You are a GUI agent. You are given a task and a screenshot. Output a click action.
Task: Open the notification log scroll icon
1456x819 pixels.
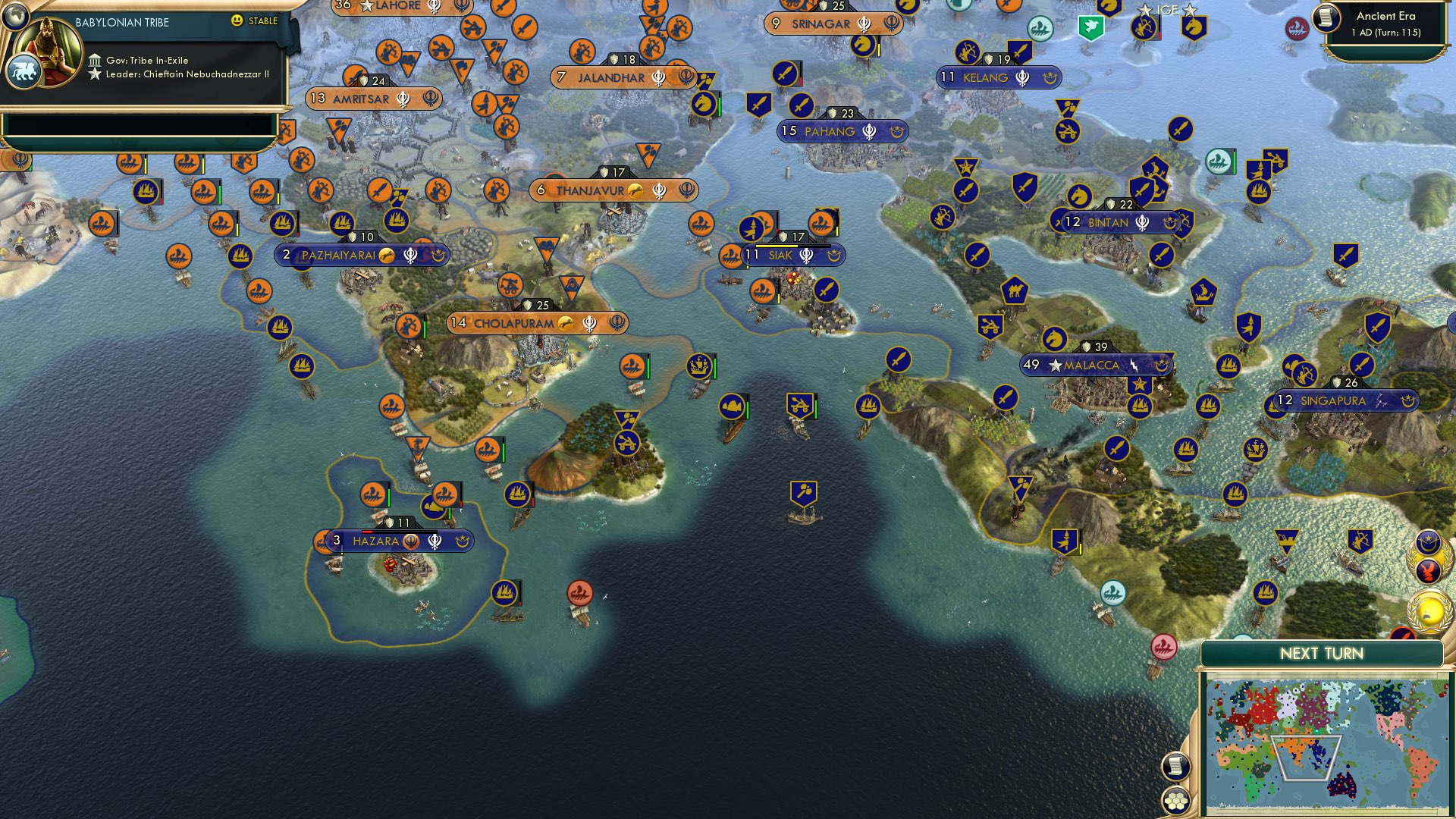coord(1176,767)
